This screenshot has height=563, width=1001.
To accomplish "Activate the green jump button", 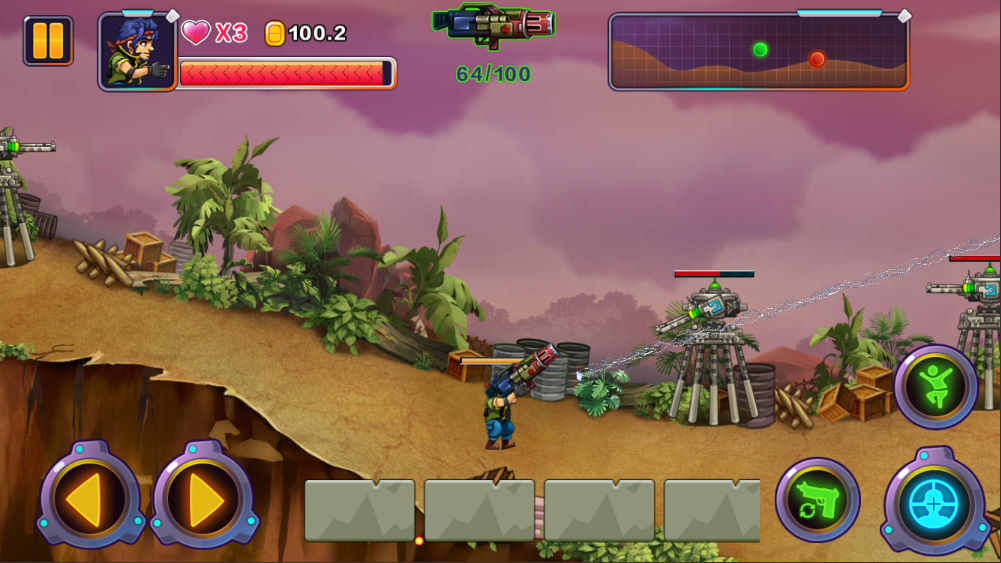I will tap(936, 386).
